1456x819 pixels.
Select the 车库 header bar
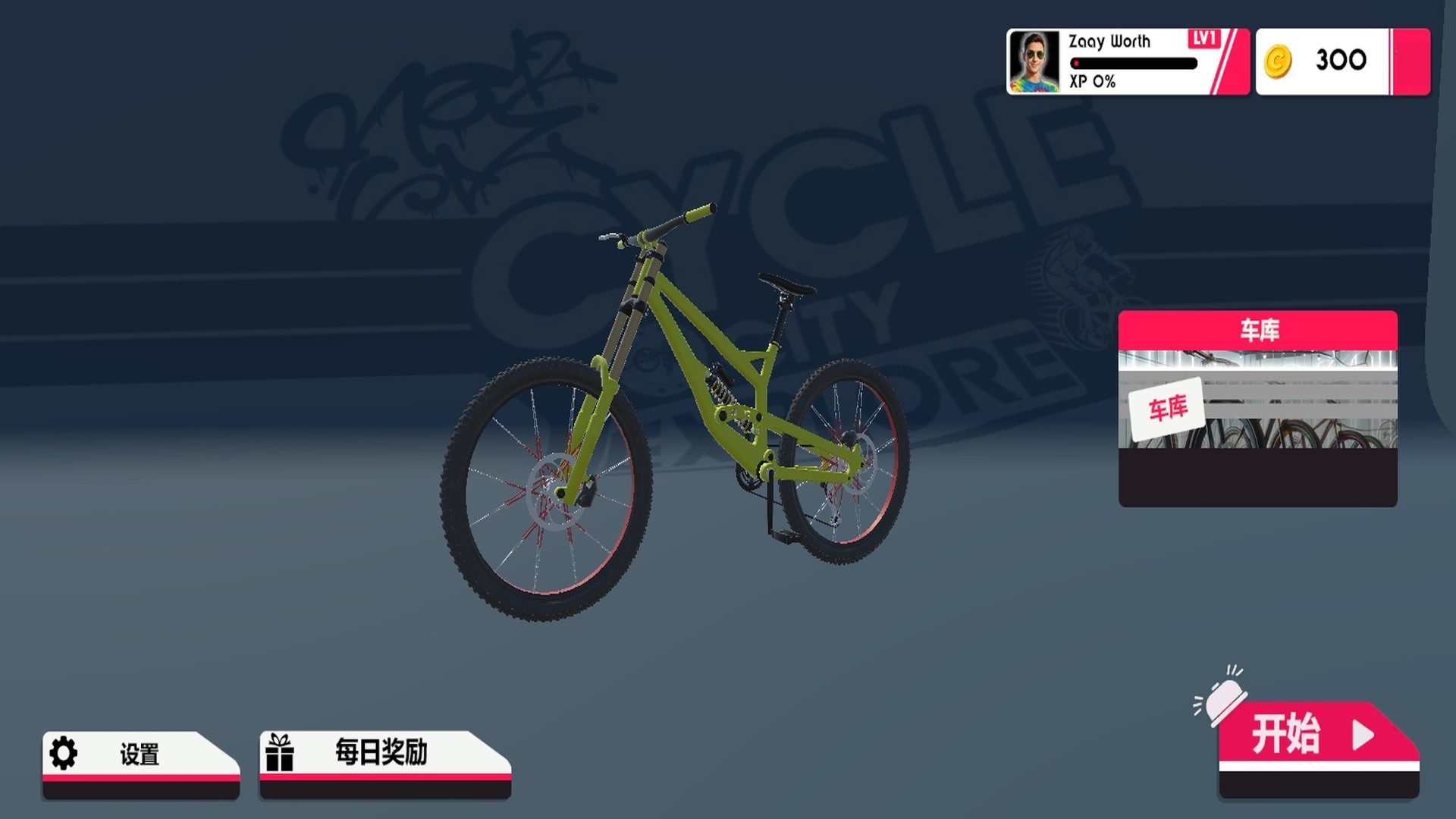[x=1259, y=331]
